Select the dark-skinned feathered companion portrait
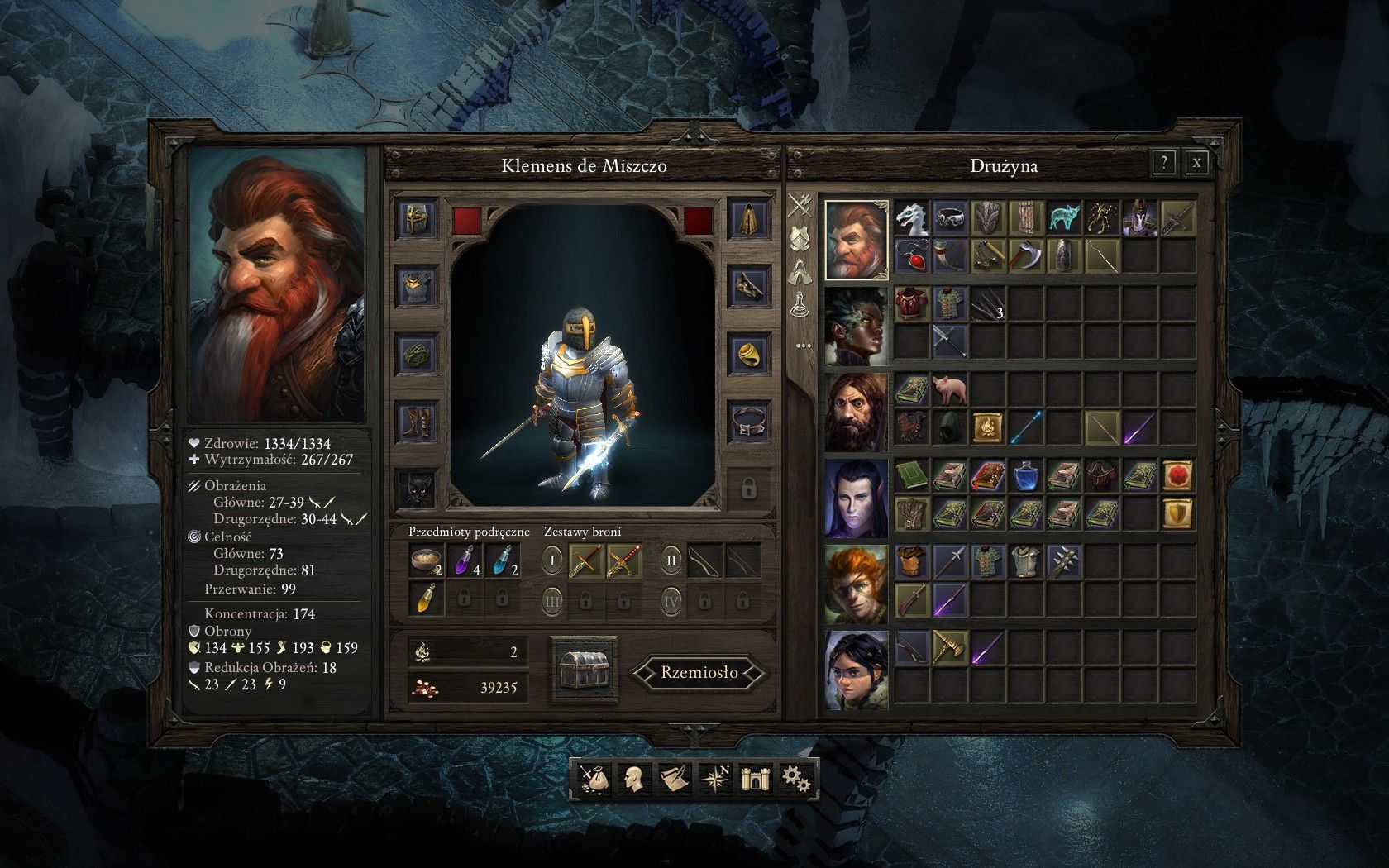 click(x=857, y=327)
